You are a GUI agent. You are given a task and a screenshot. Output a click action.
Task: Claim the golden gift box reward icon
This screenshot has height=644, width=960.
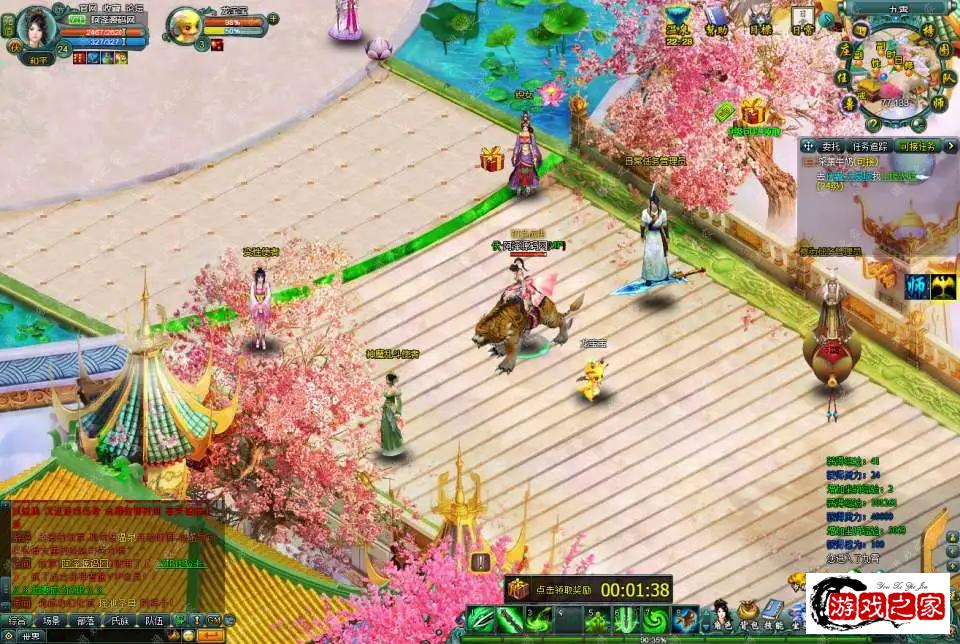[x=754, y=111]
